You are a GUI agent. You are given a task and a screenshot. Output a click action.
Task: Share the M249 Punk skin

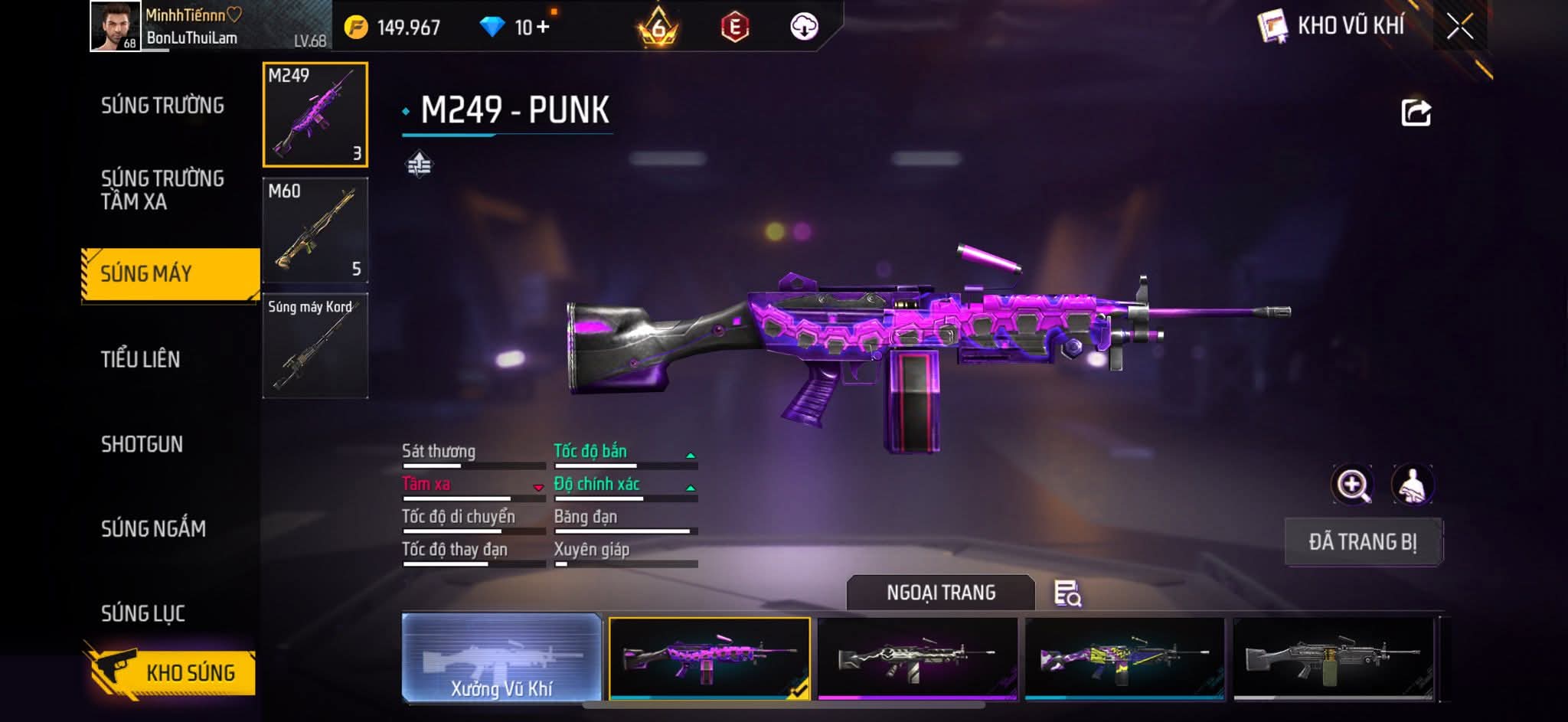[x=1416, y=113]
